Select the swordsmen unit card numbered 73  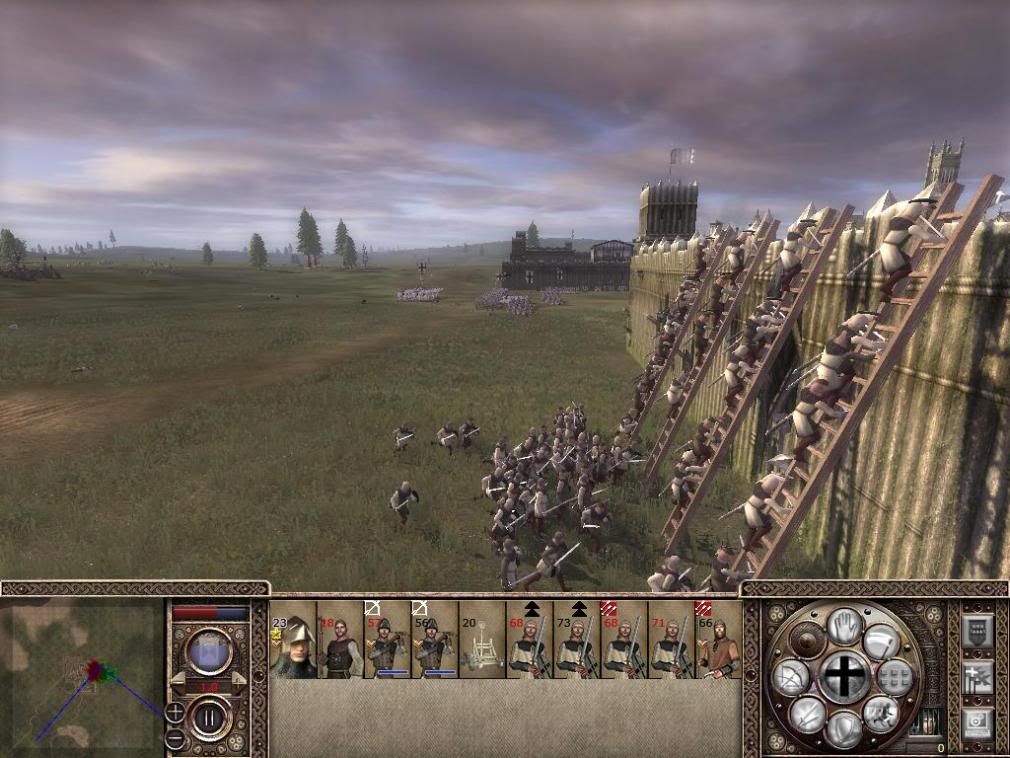tap(577, 640)
